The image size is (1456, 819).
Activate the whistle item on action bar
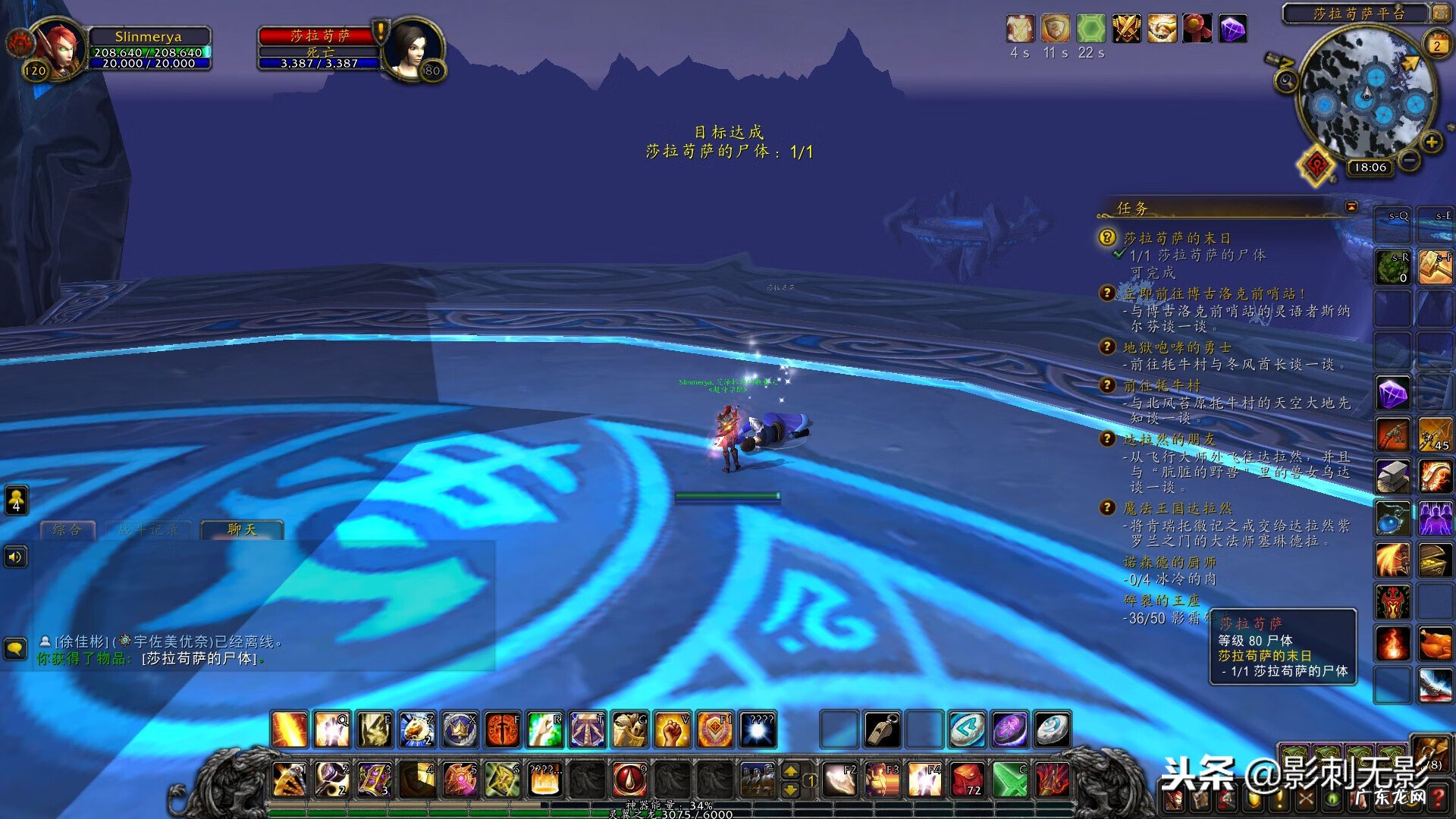[x=882, y=730]
